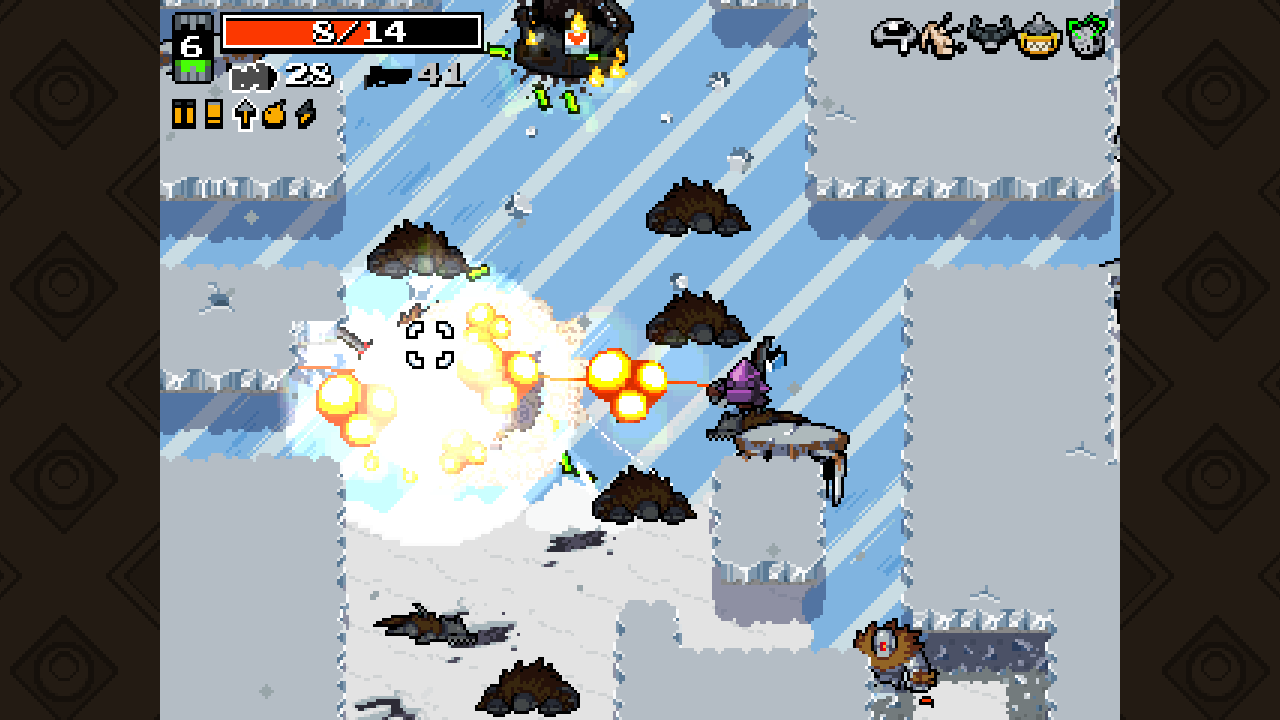Click the yellow drumstick icon in the HUD
This screenshot has height=720, width=1280.
[274, 113]
